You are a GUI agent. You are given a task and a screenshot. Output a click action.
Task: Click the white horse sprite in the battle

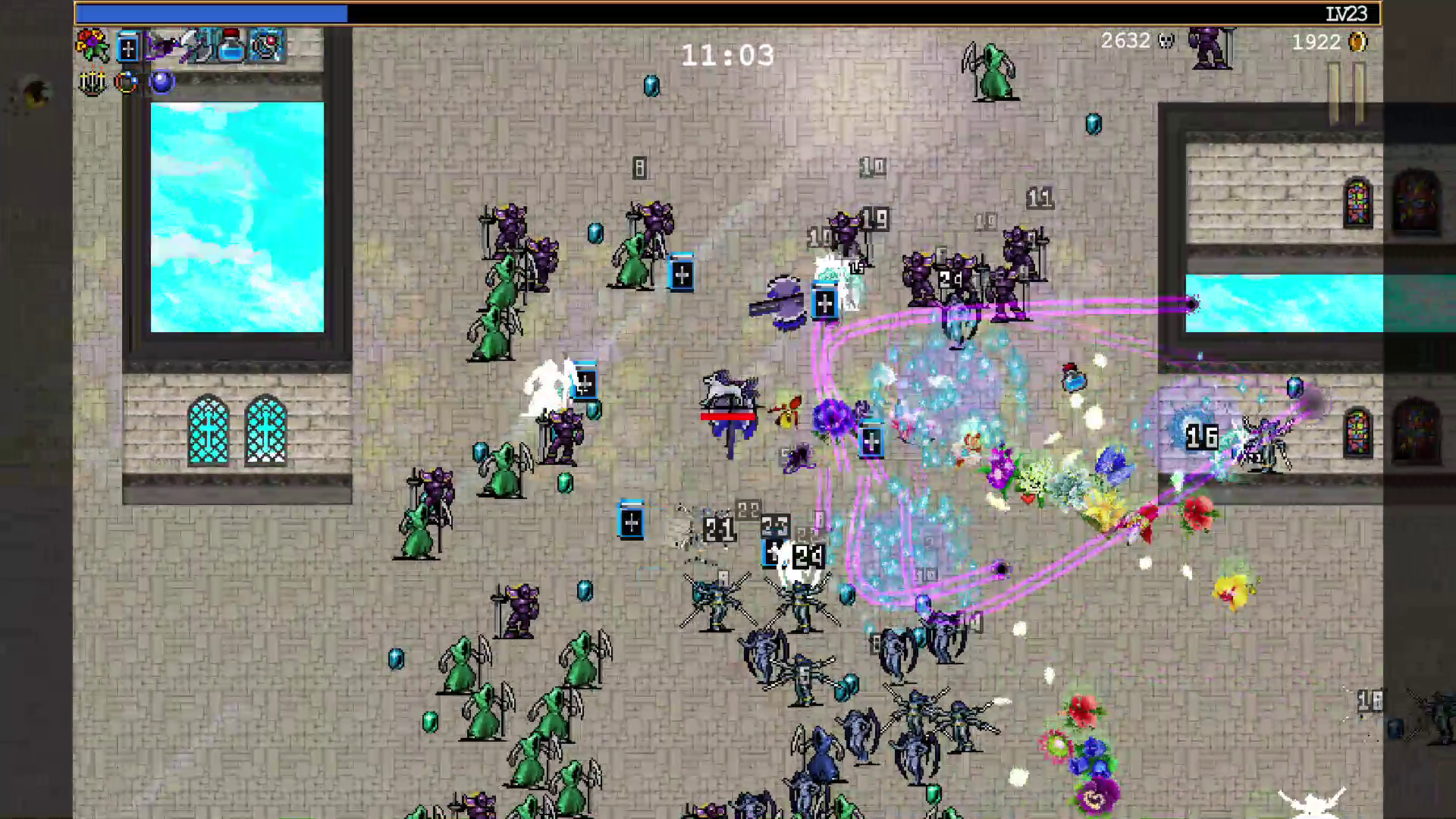[726, 389]
